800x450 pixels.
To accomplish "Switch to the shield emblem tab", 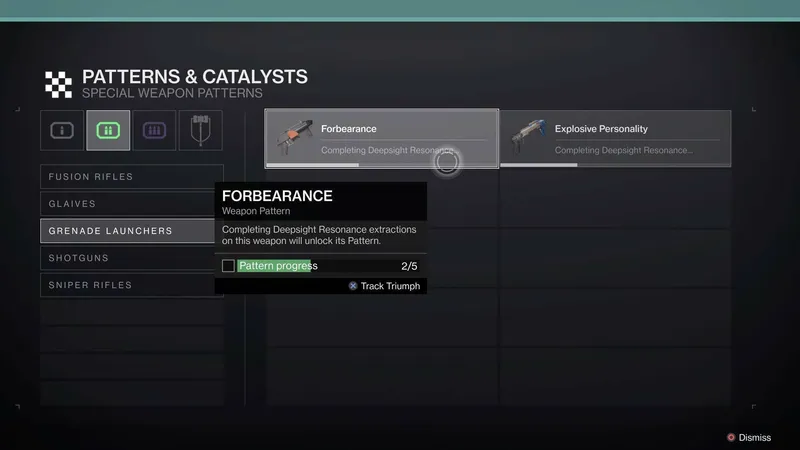I will pos(200,130).
